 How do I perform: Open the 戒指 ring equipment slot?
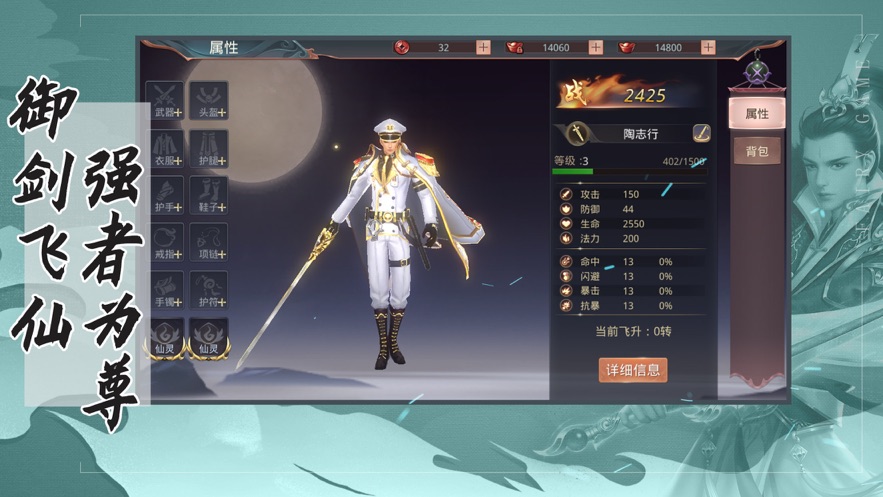pyautogui.click(x=165, y=242)
